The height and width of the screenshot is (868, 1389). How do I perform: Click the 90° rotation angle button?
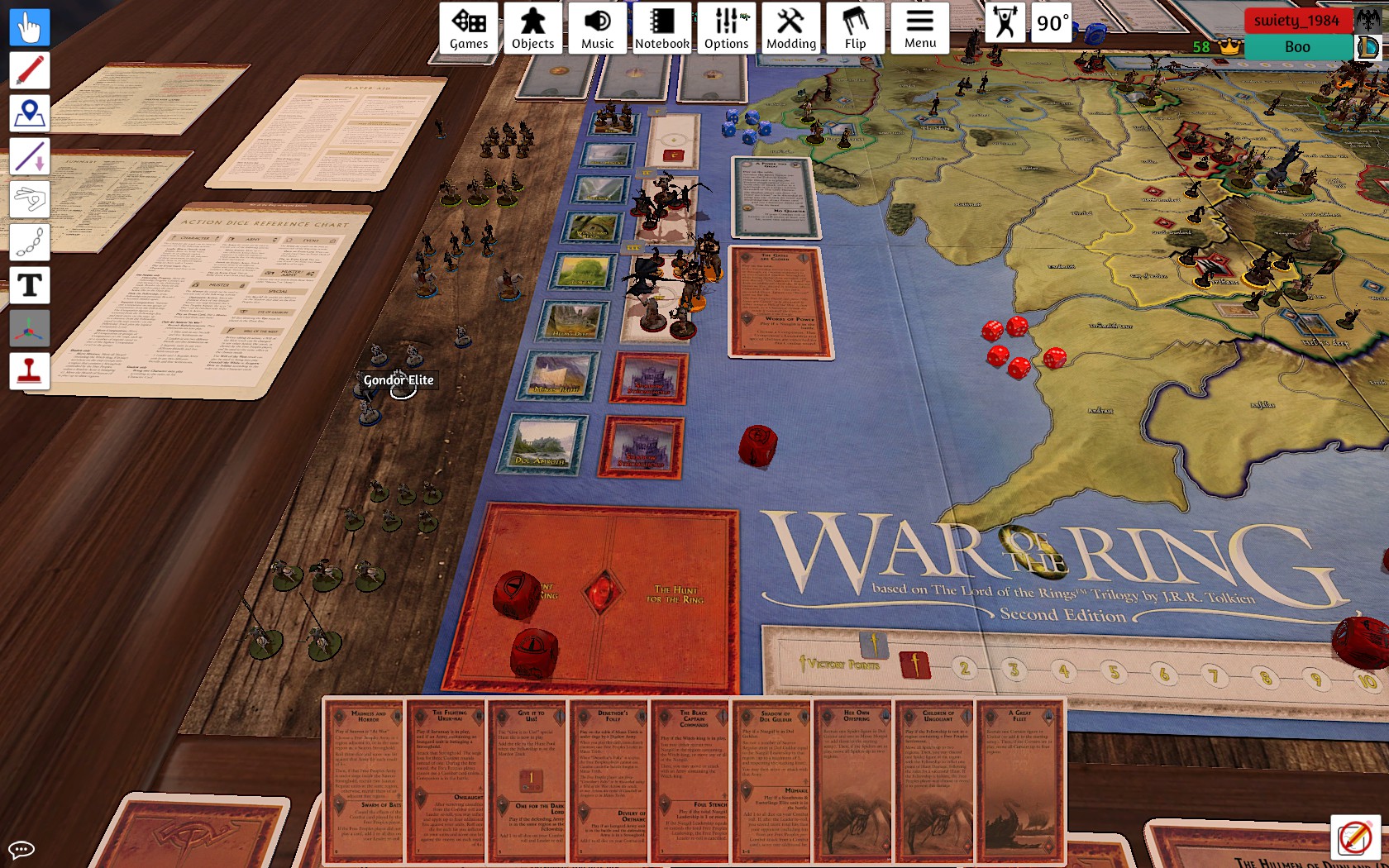(1052, 23)
